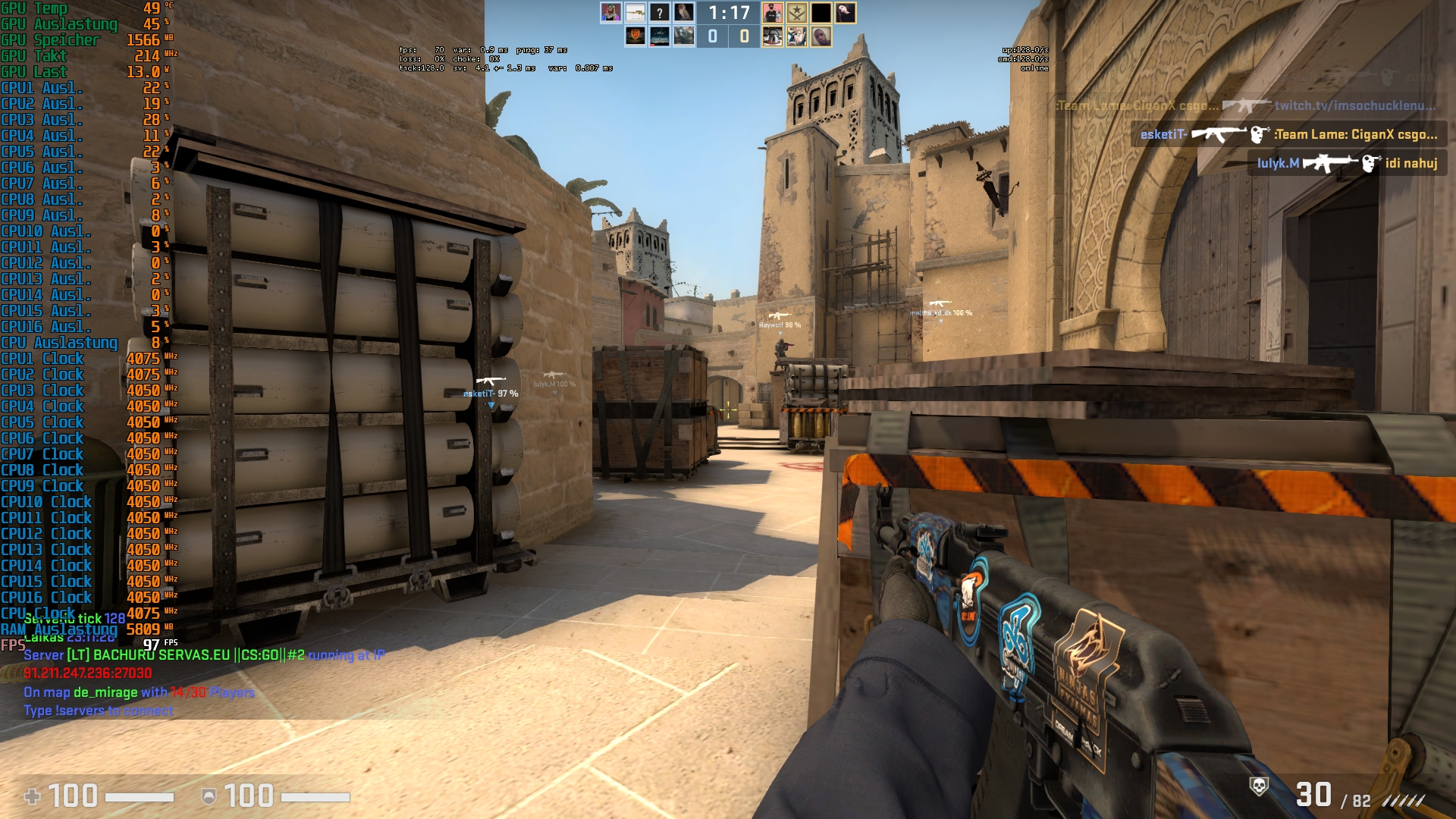Screen dimensions: 1456x819
Task: Expand the shortened twitch.tv/imsochucklenu... link
Action: click(x=1356, y=106)
